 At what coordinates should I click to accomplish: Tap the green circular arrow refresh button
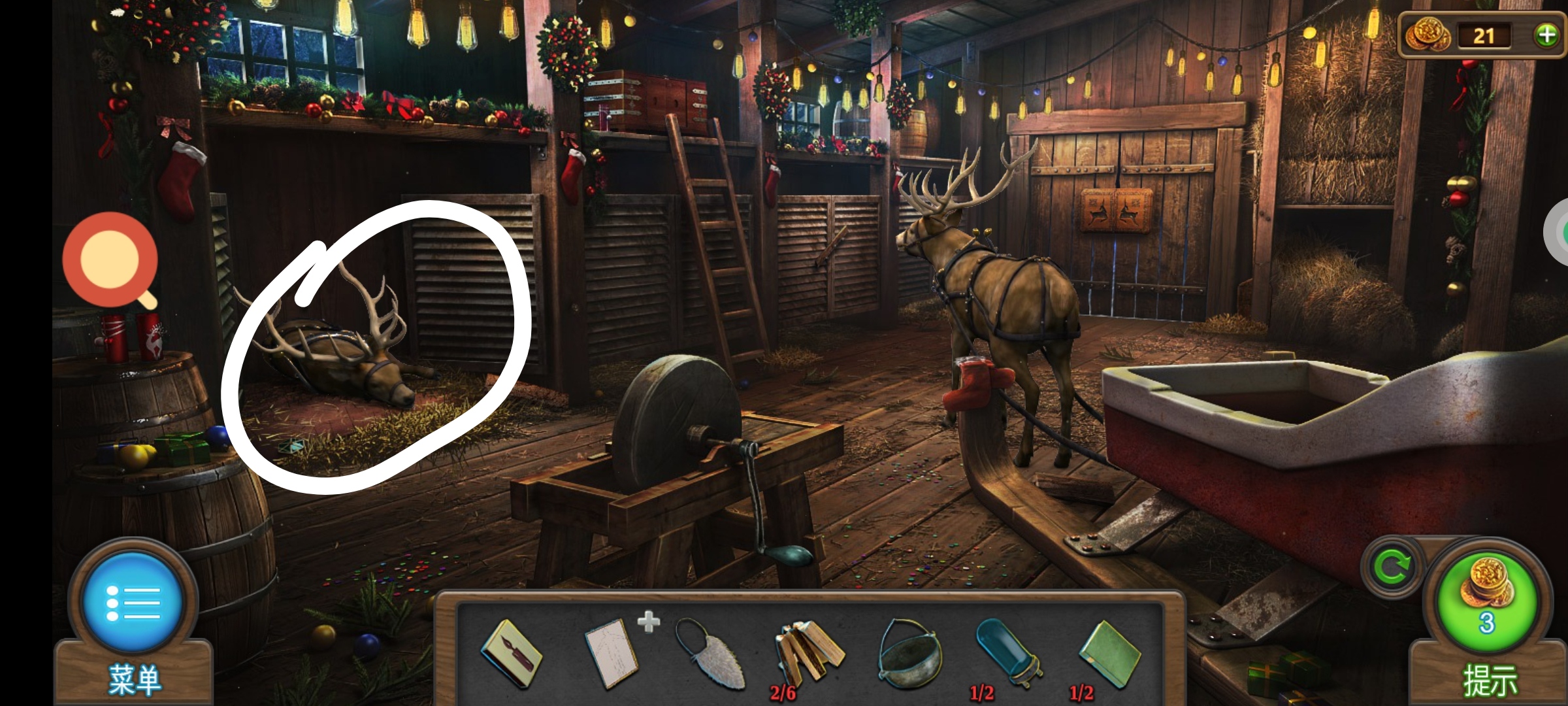1392,567
